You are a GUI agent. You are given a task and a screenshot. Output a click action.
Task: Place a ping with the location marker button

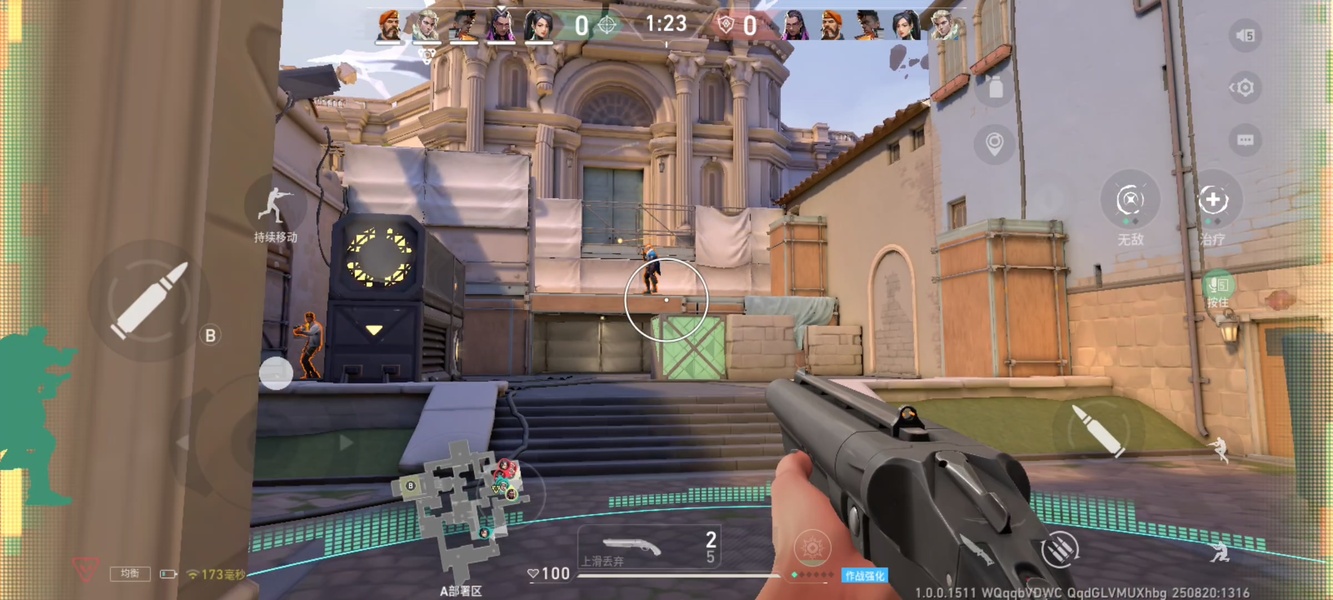995,144
